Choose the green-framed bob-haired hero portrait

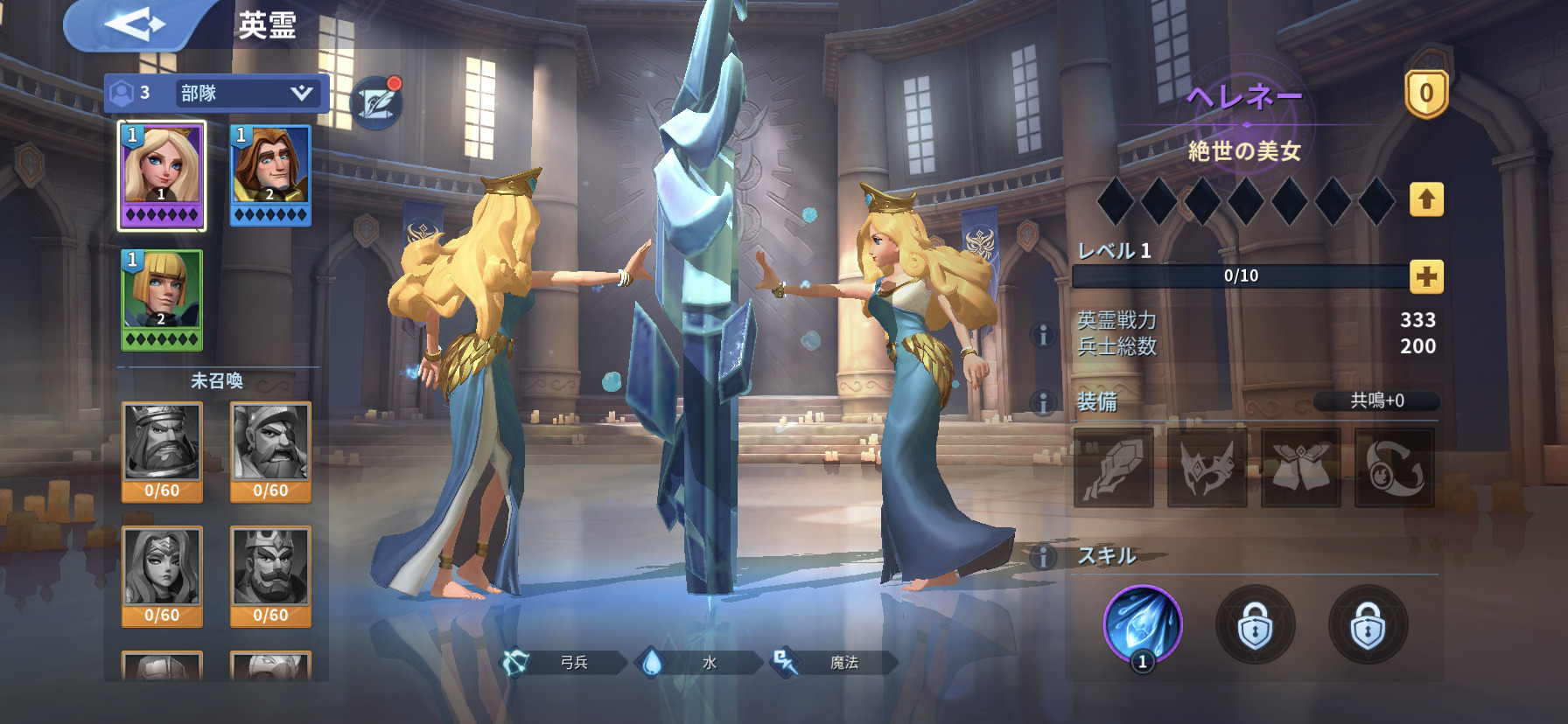pos(162,300)
